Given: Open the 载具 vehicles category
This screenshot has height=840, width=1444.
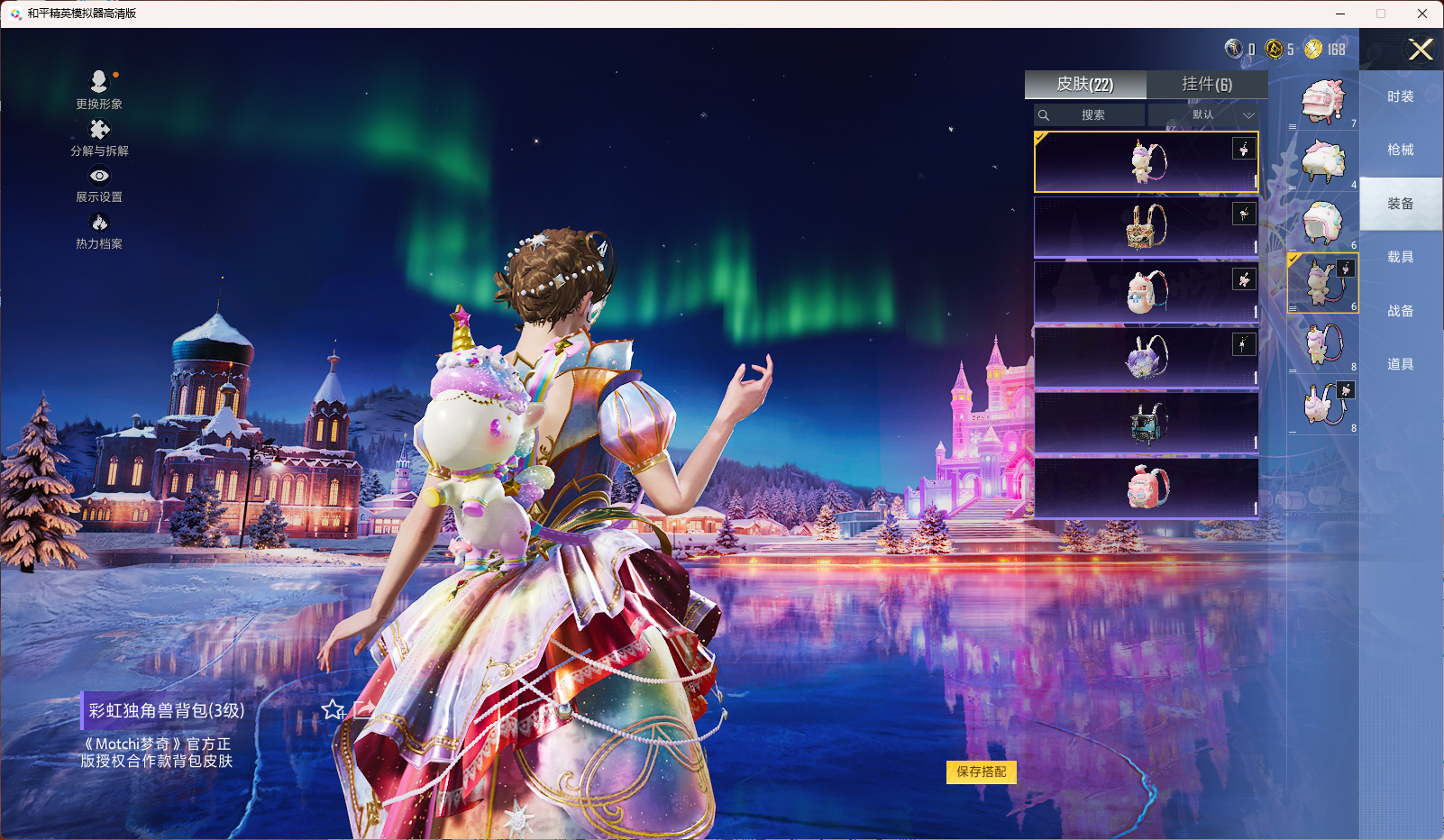Looking at the screenshot, I should point(1400,257).
